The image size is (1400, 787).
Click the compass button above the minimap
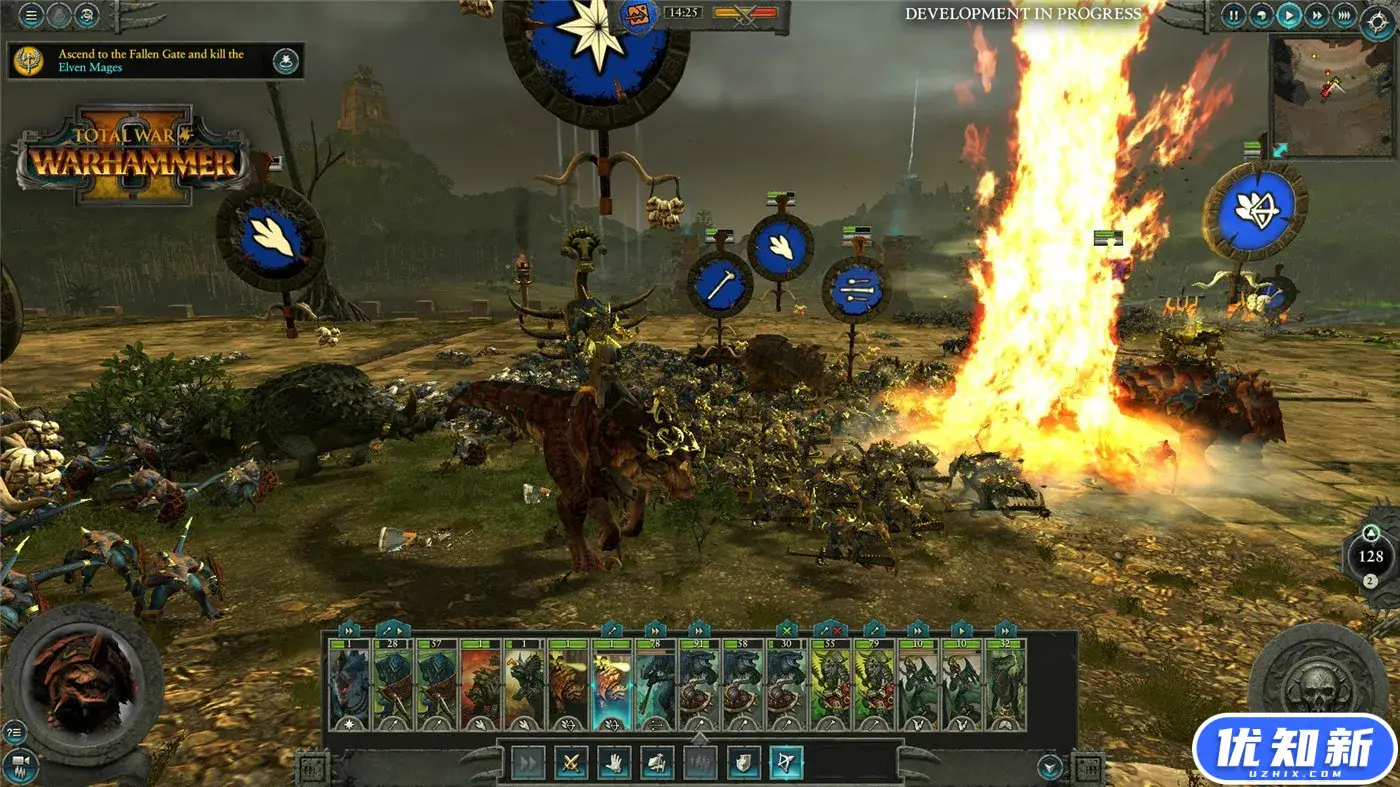(x=1378, y=20)
